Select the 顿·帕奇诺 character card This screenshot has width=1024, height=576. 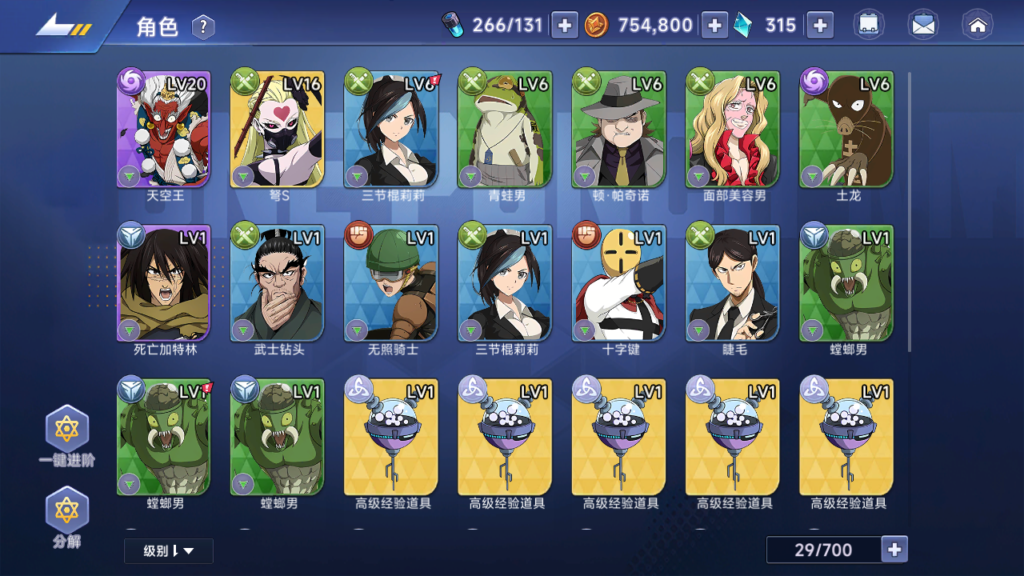[x=620, y=129]
